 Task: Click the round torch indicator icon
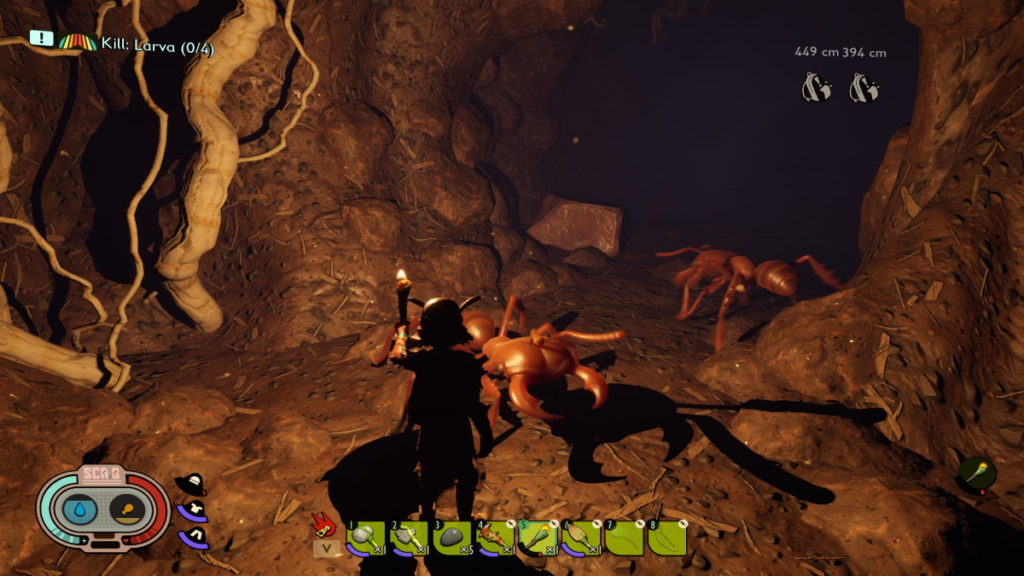977,472
